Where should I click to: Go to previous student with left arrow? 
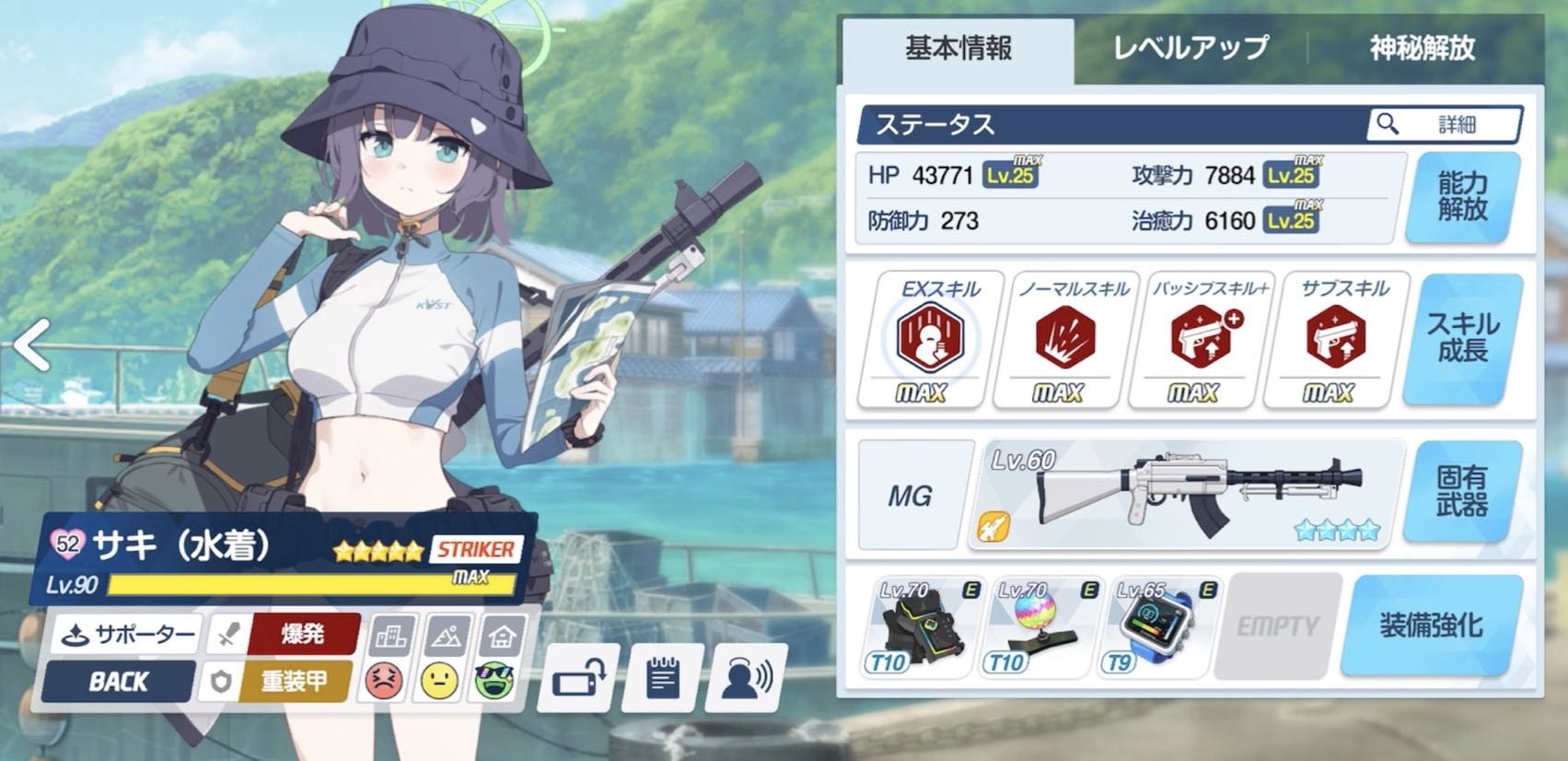[x=32, y=345]
